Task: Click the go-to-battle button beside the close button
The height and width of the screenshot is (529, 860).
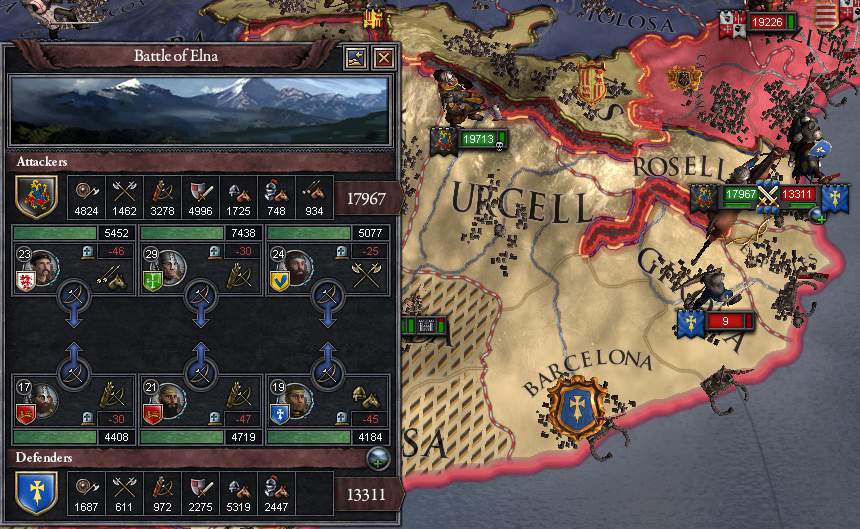Action: tap(355, 59)
